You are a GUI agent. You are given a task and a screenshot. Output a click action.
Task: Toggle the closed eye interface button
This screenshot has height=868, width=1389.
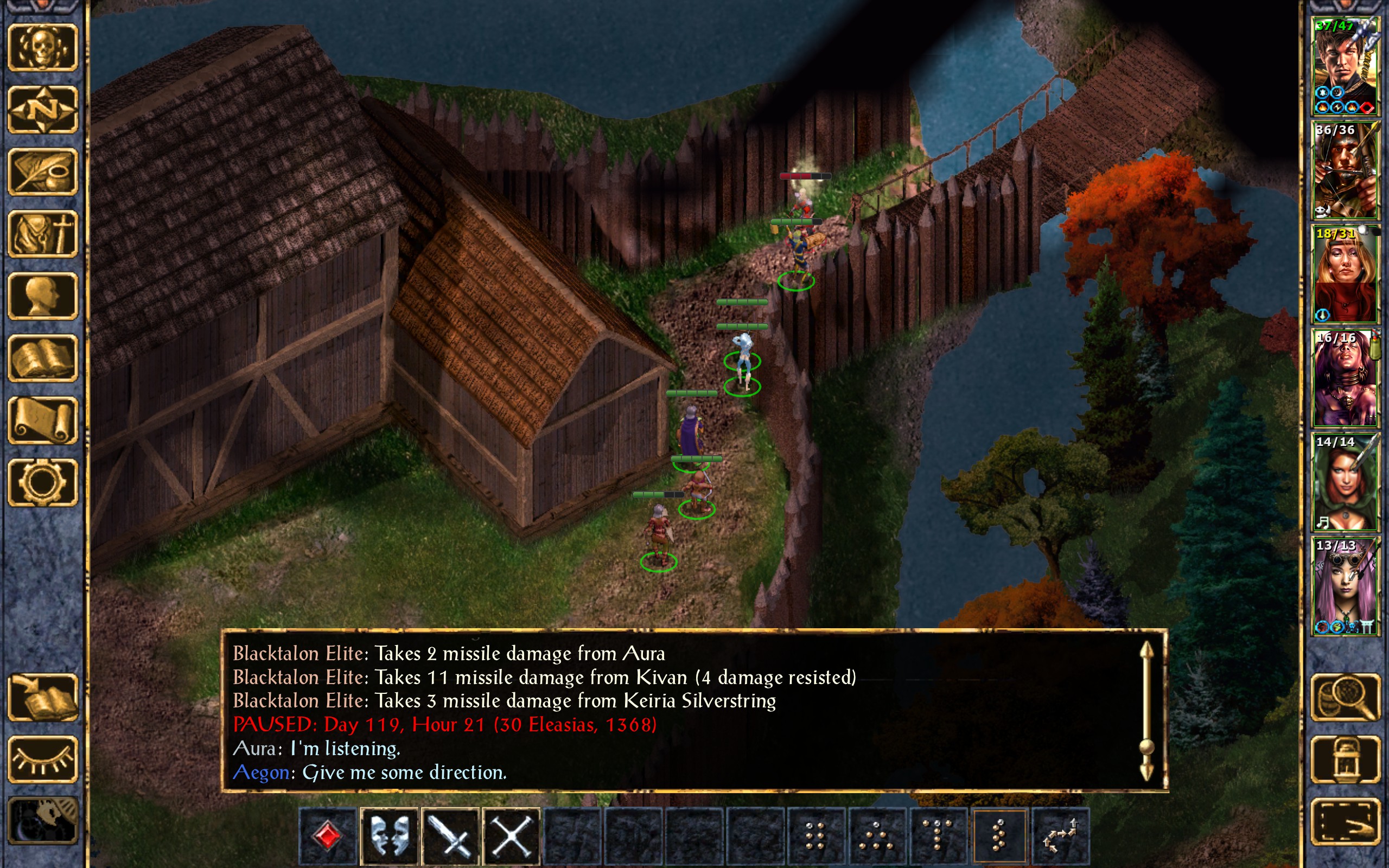coord(43,759)
